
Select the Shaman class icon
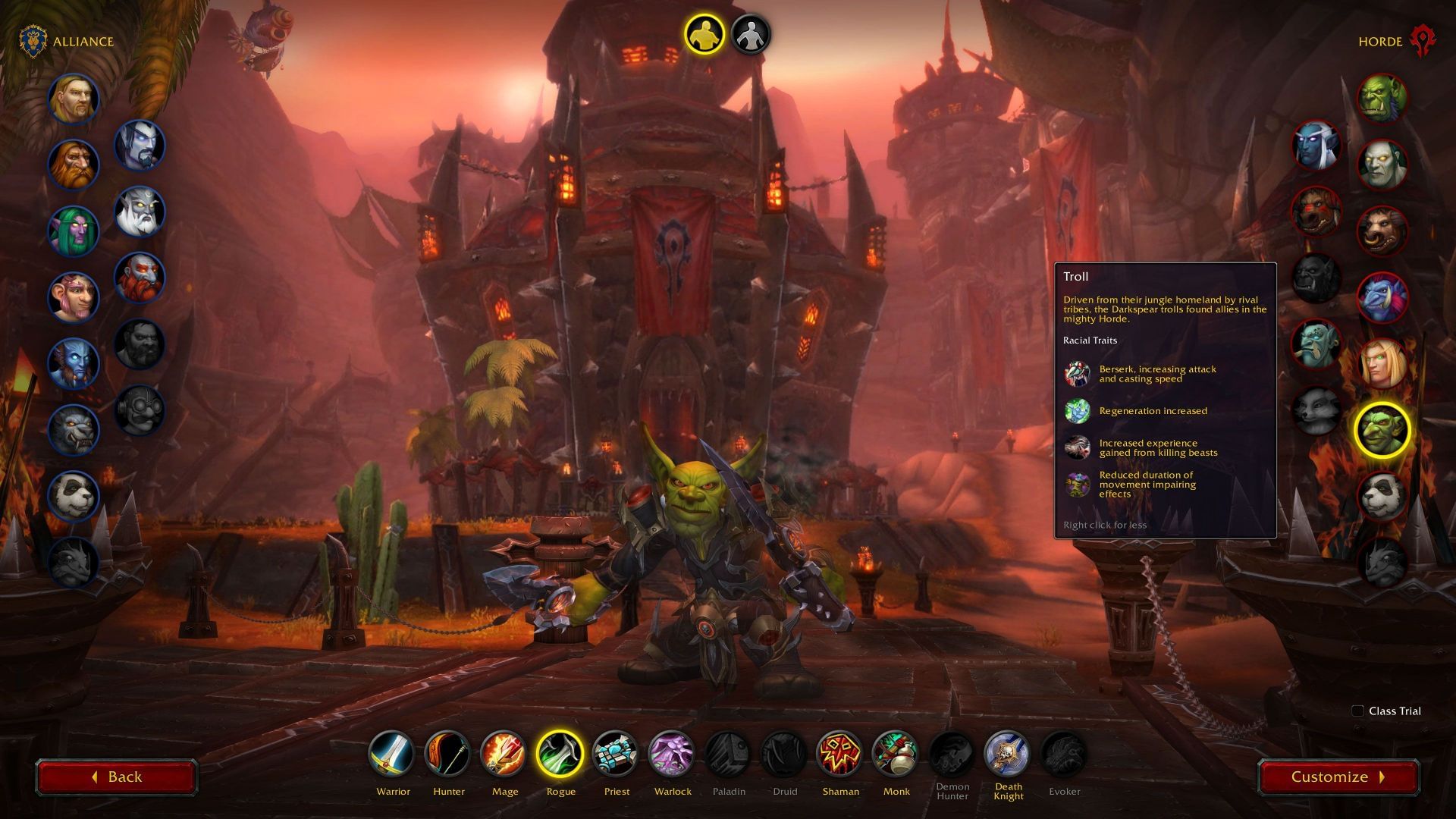[x=840, y=755]
